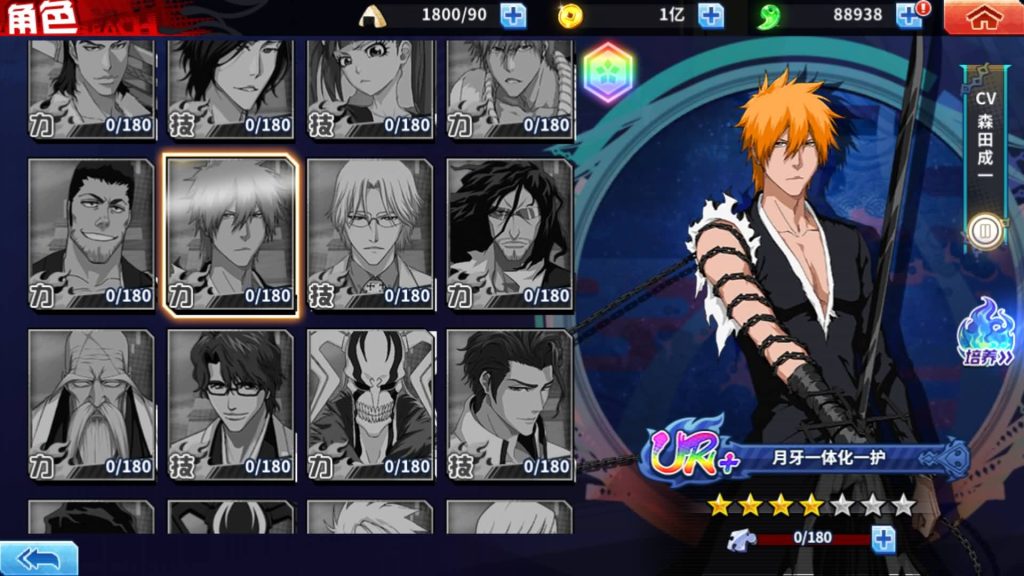Pause the CV voice playback
Image resolution: width=1024 pixels, height=576 pixels.
pyautogui.click(x=984, y=232)
